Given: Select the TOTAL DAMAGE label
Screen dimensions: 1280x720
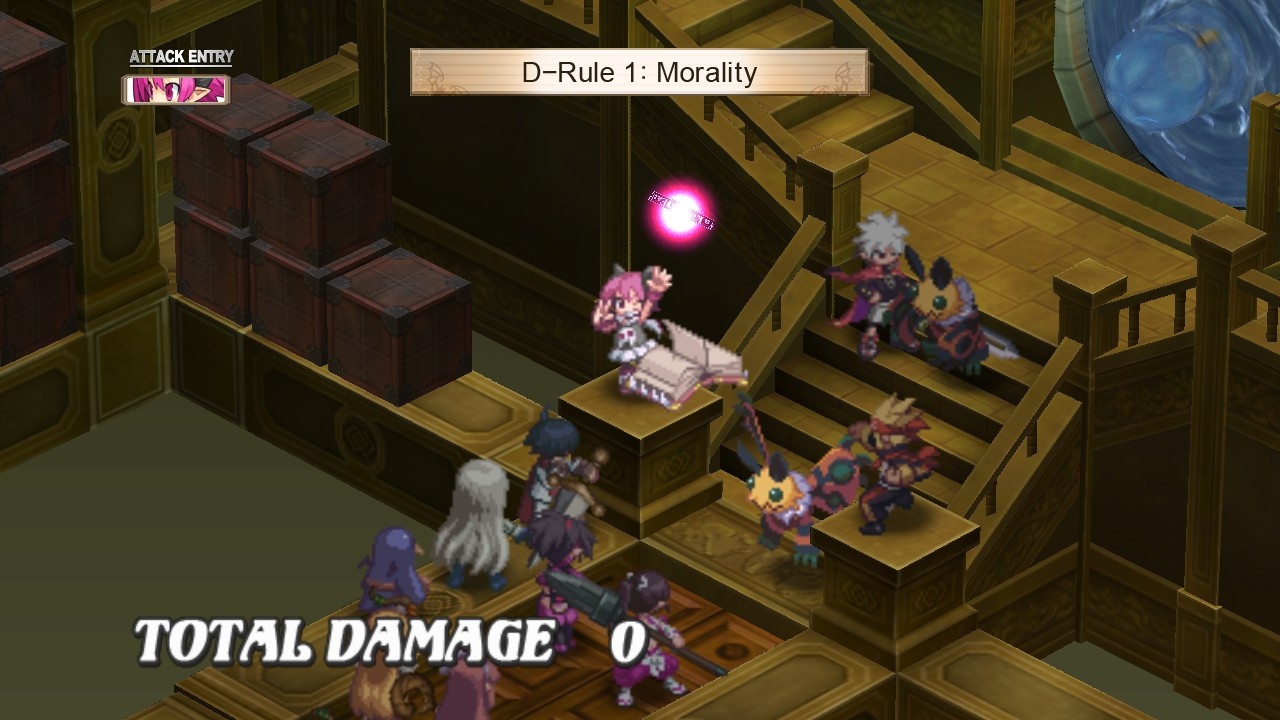Looking at the screenshot, I should pos(345,635).
